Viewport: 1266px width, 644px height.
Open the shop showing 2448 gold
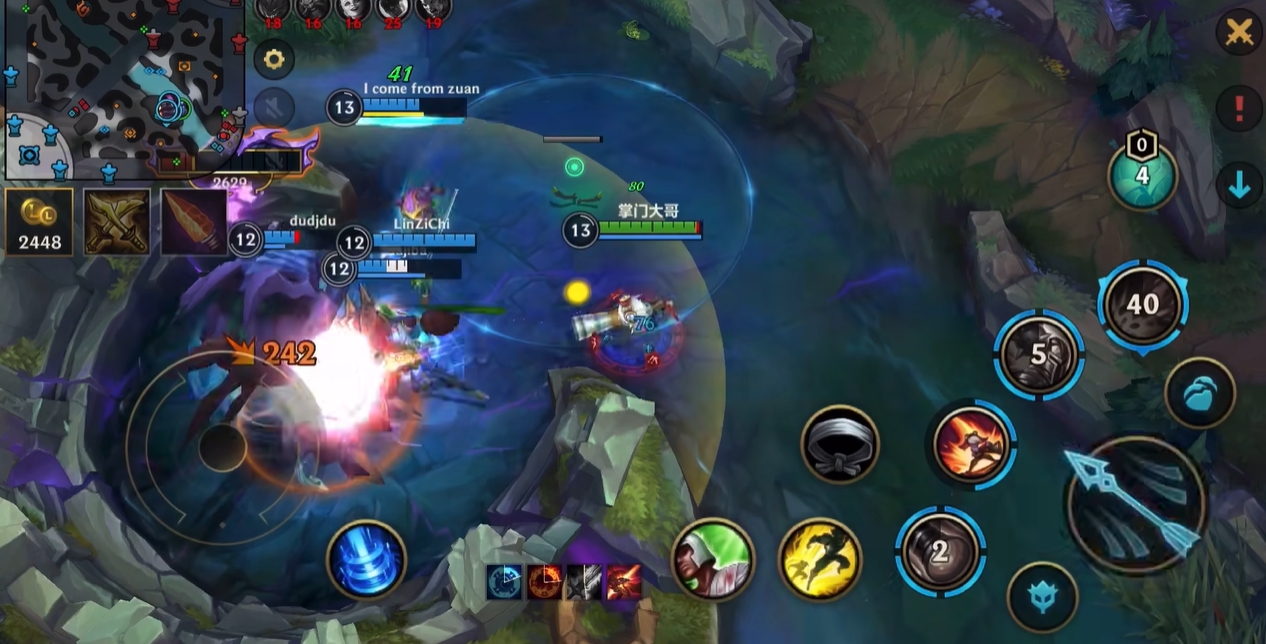[39, 222]
